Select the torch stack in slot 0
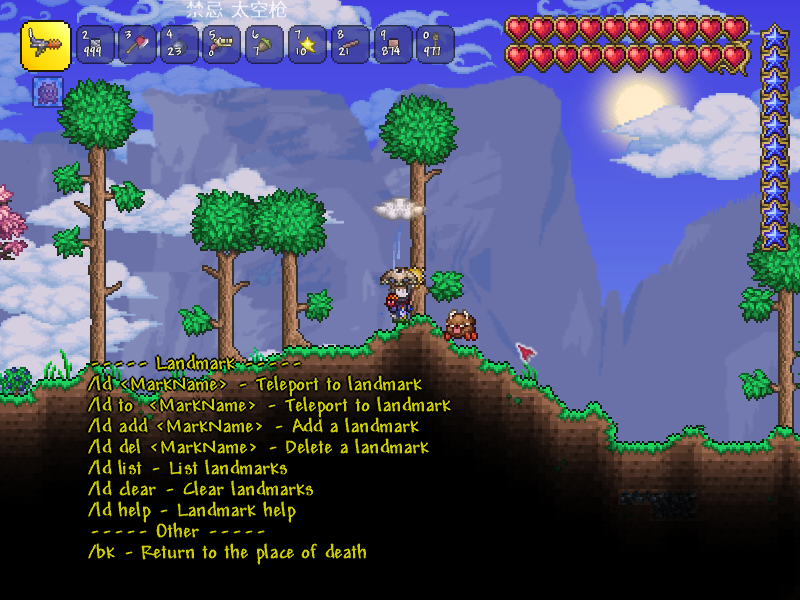Screen dimensions: 800x600 [x=435, y=45]
